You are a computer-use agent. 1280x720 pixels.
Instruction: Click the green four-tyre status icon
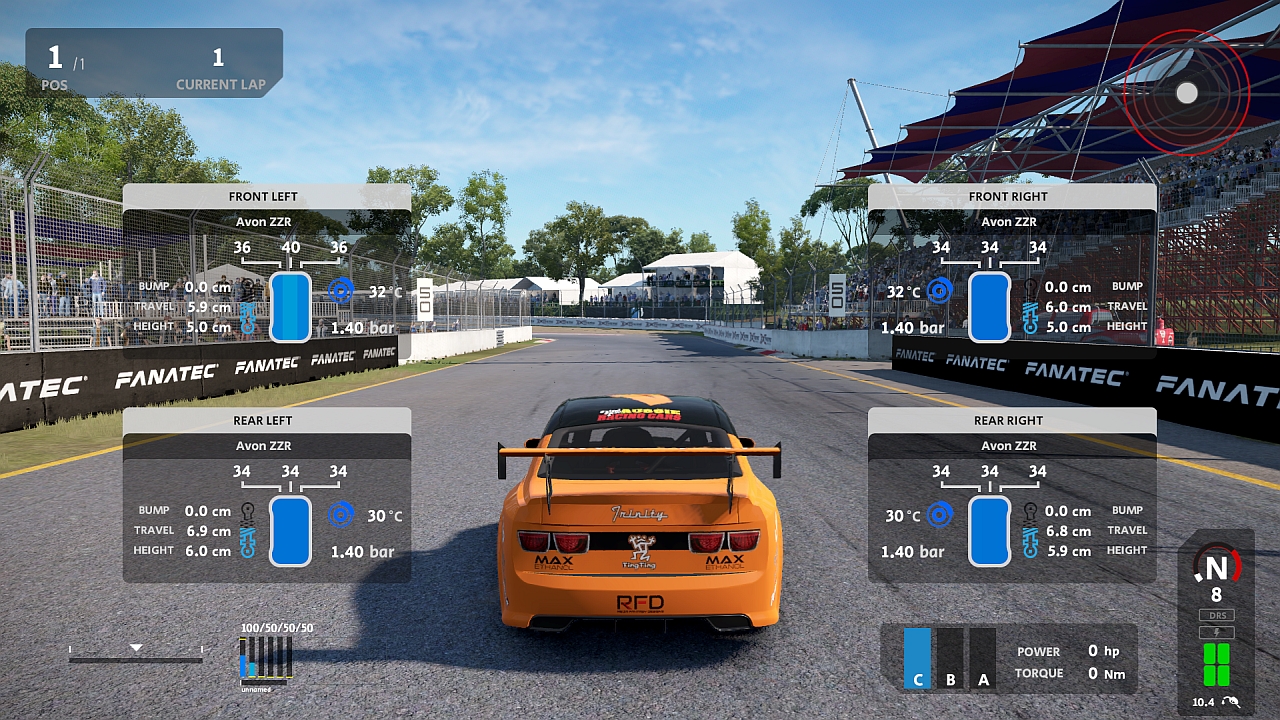[x=1216, y=664]
